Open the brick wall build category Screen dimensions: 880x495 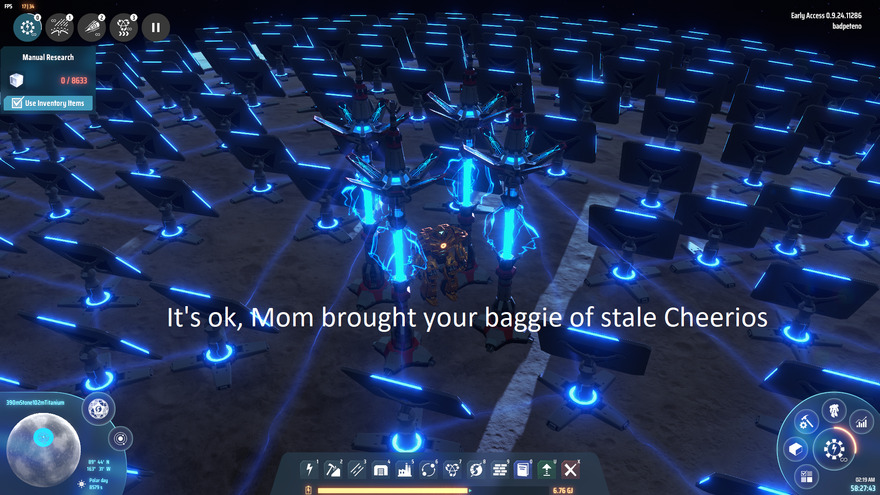[x=499, y=469]
